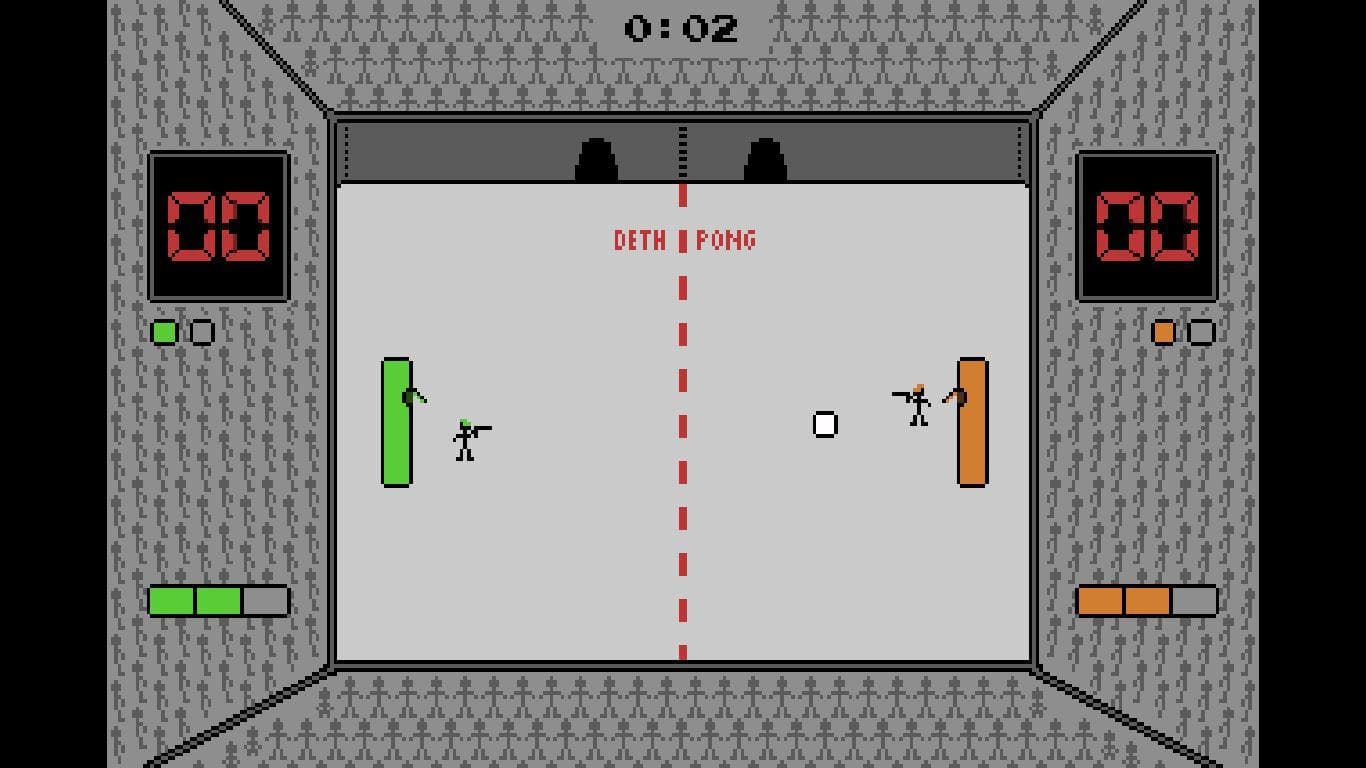Click the empty slot beside orange indicator
This screenshot has width=1366, height=768.
1201,332
